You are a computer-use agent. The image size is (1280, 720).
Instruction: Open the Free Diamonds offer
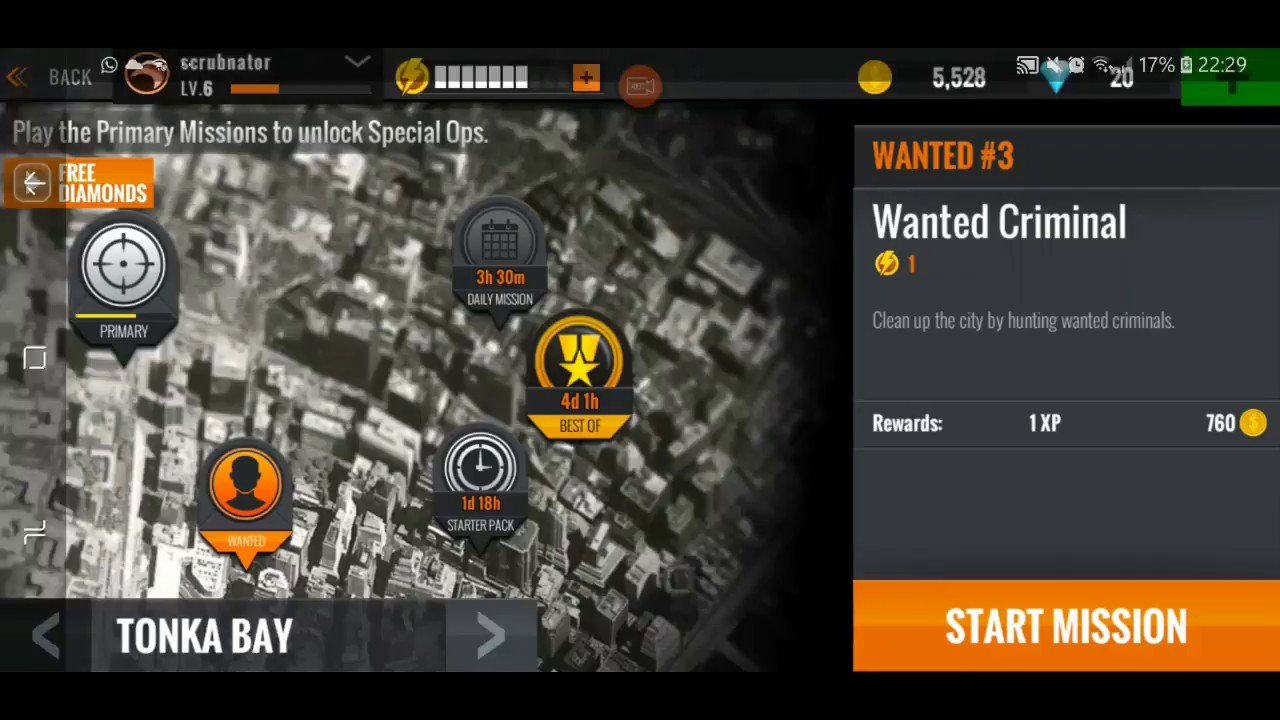coord(79,184)
